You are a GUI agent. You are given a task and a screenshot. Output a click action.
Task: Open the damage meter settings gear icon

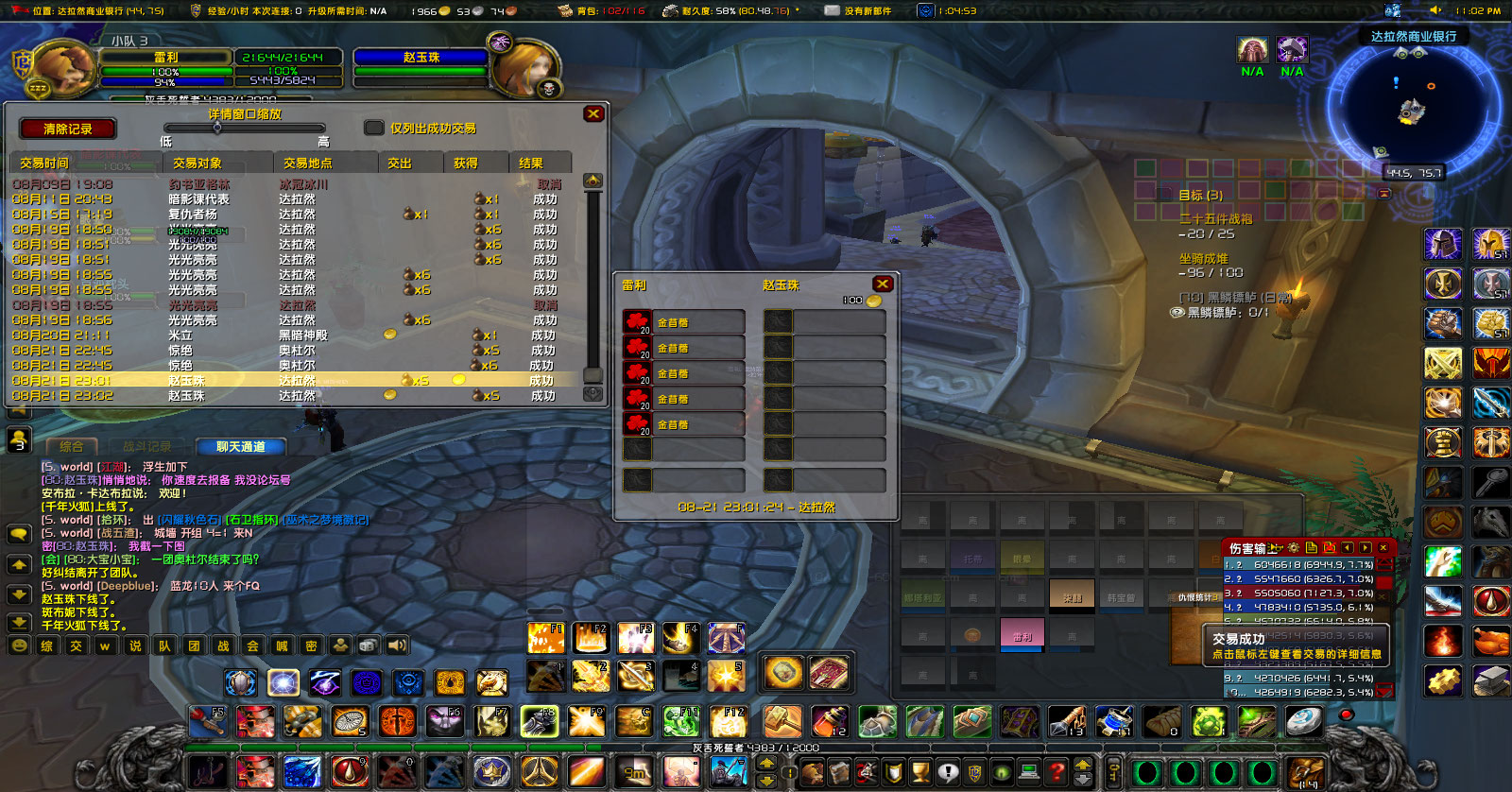1292,548
